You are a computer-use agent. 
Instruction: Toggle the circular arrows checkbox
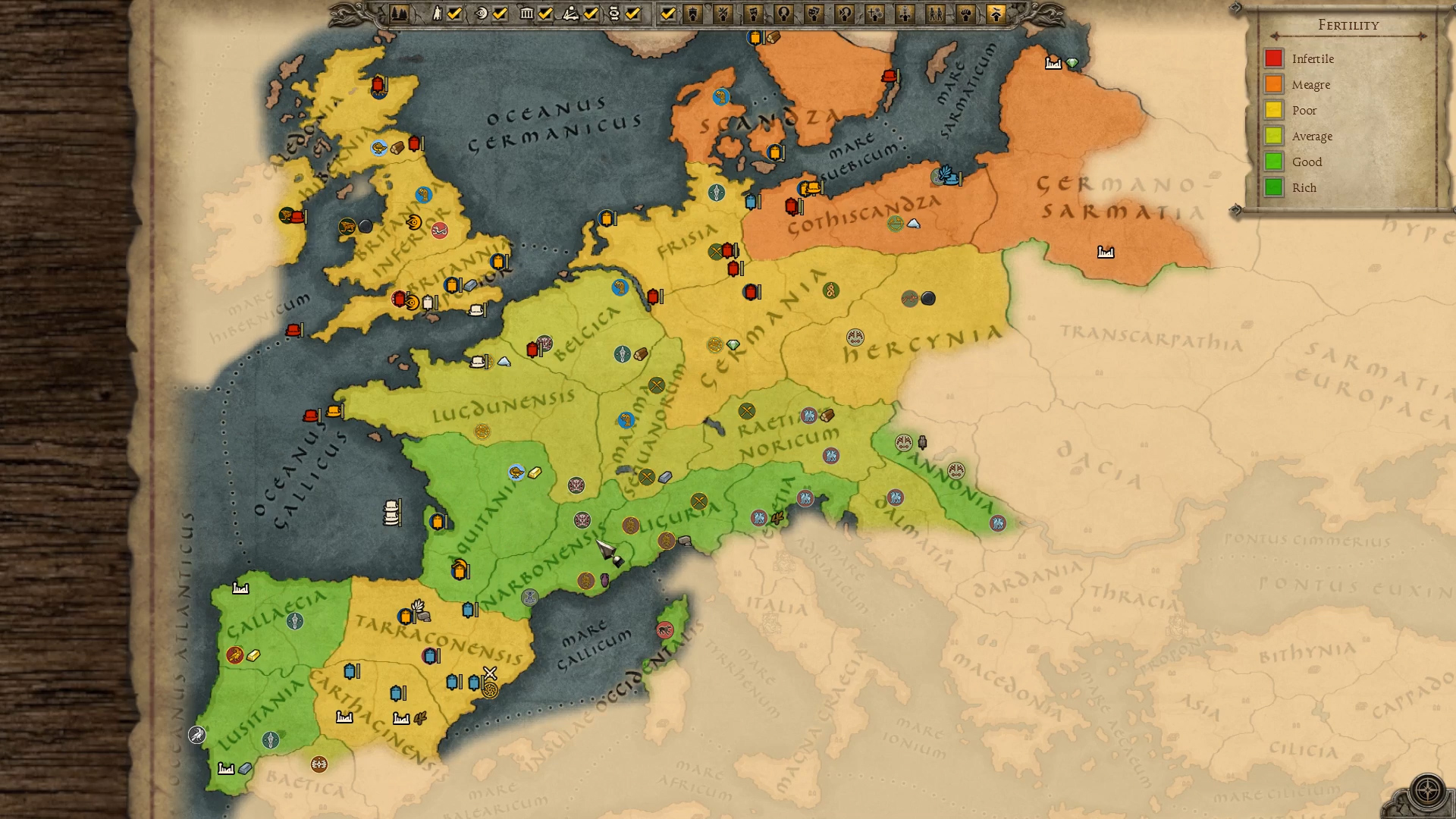point(633,14)
